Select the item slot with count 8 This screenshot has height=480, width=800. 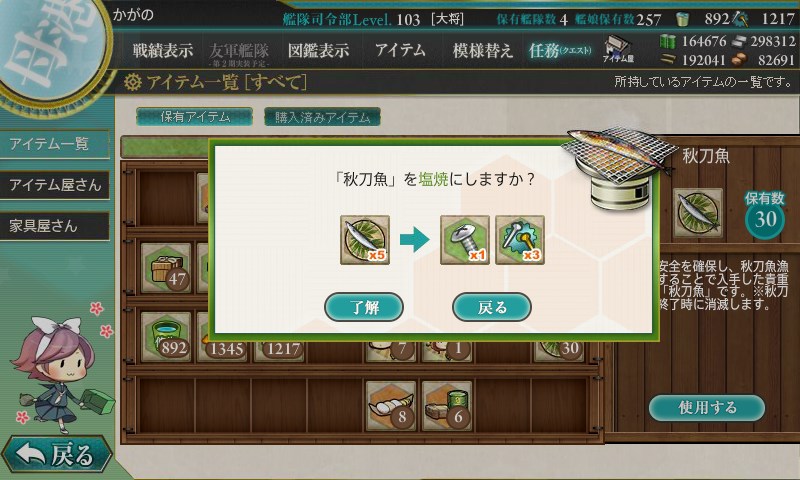(x=390, y=403)
